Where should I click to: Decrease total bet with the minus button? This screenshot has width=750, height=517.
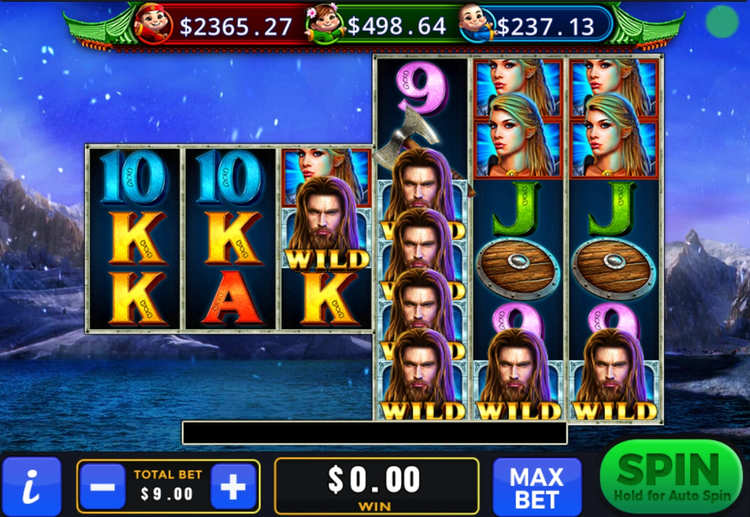point(101,487)
